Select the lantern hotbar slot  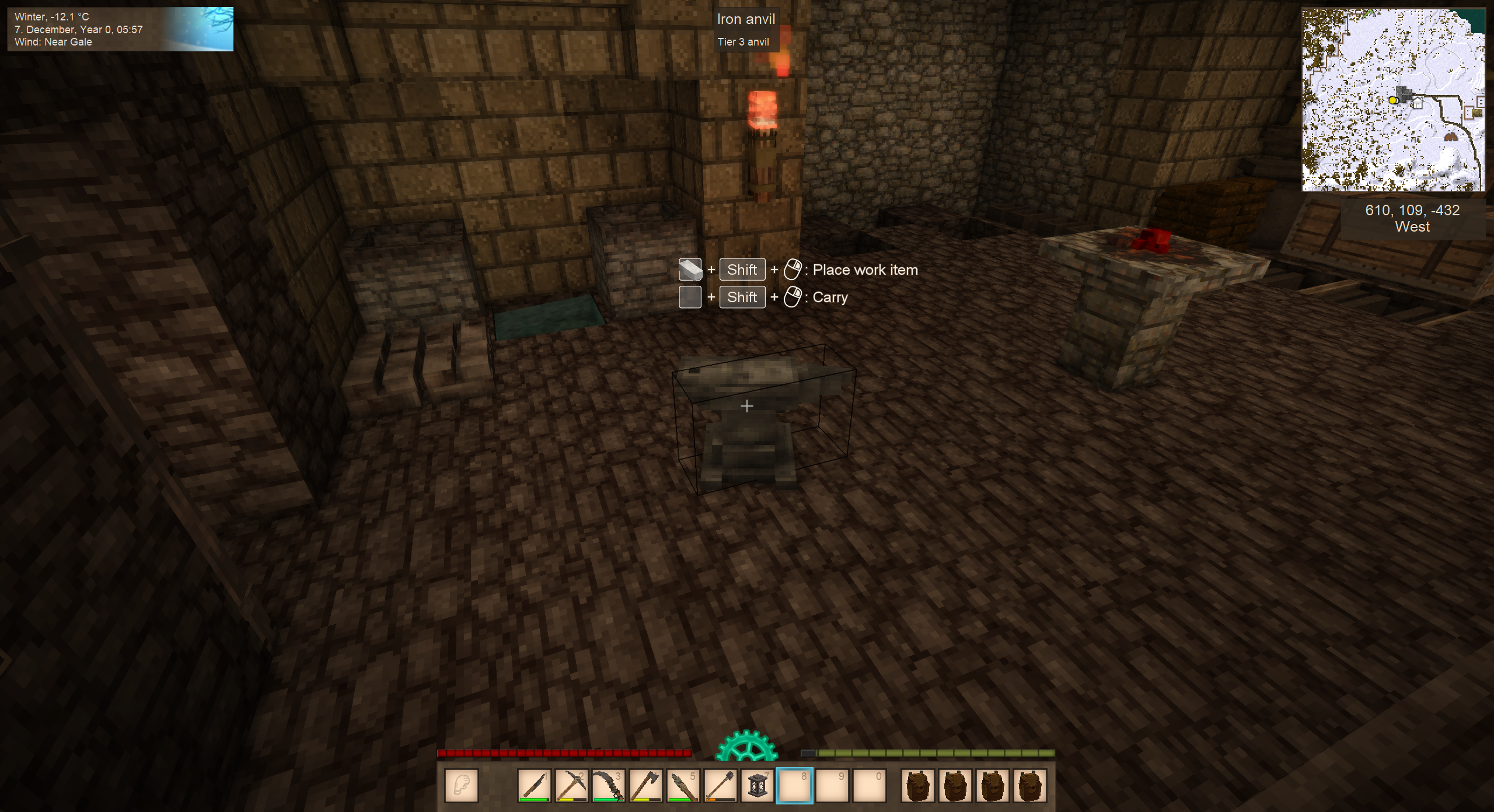(758, 785)
